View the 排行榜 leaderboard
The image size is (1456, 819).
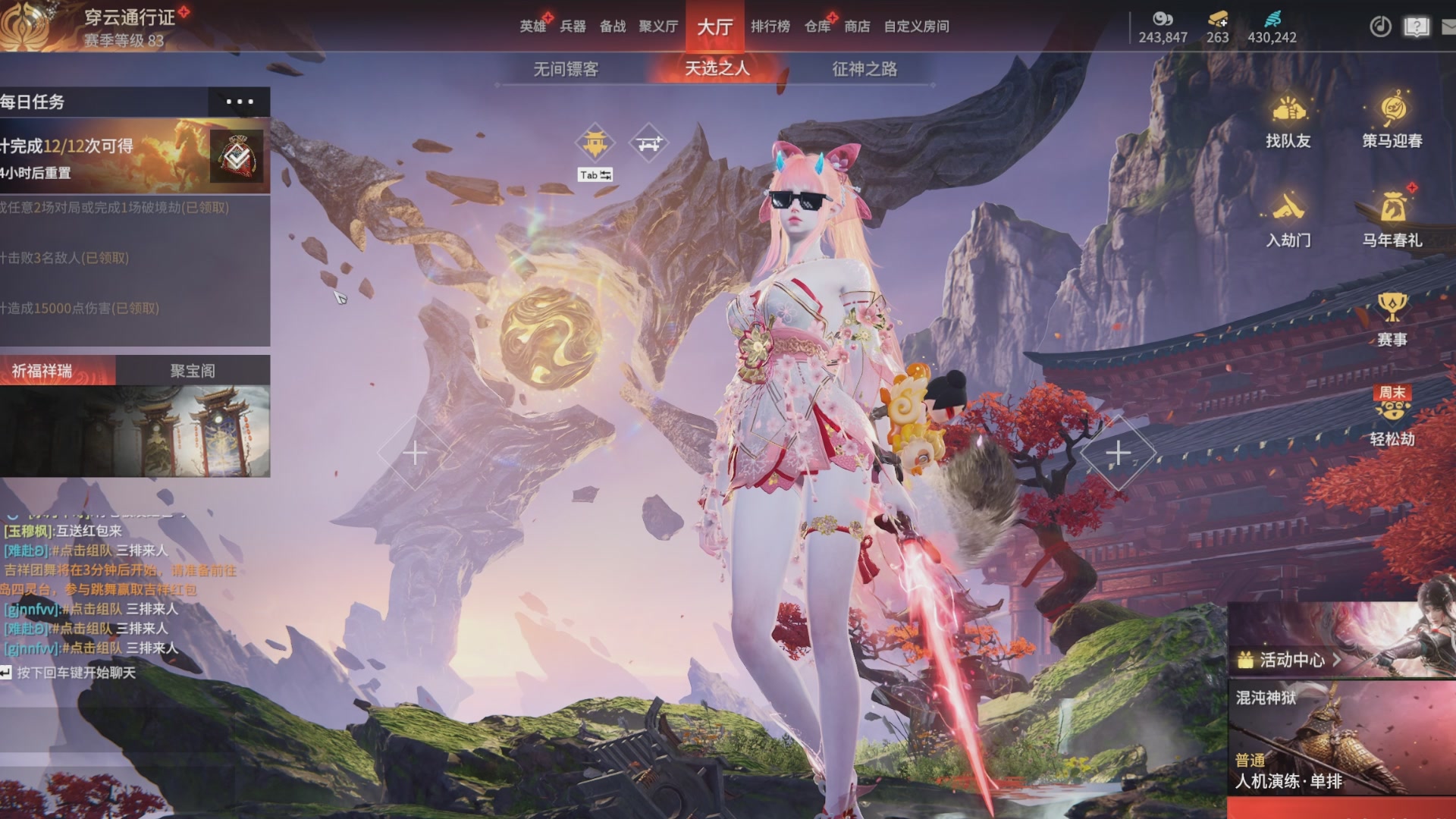point(770,27)
